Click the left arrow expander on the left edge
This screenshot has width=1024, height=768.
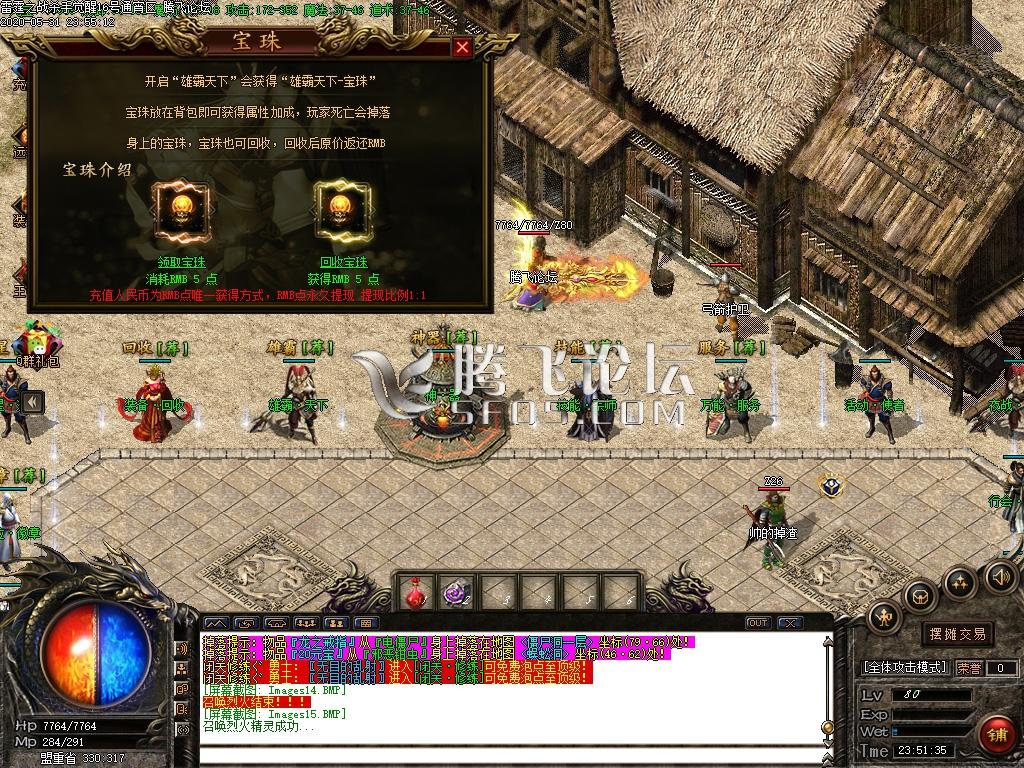pyautogui.click(x=32, y=402)
